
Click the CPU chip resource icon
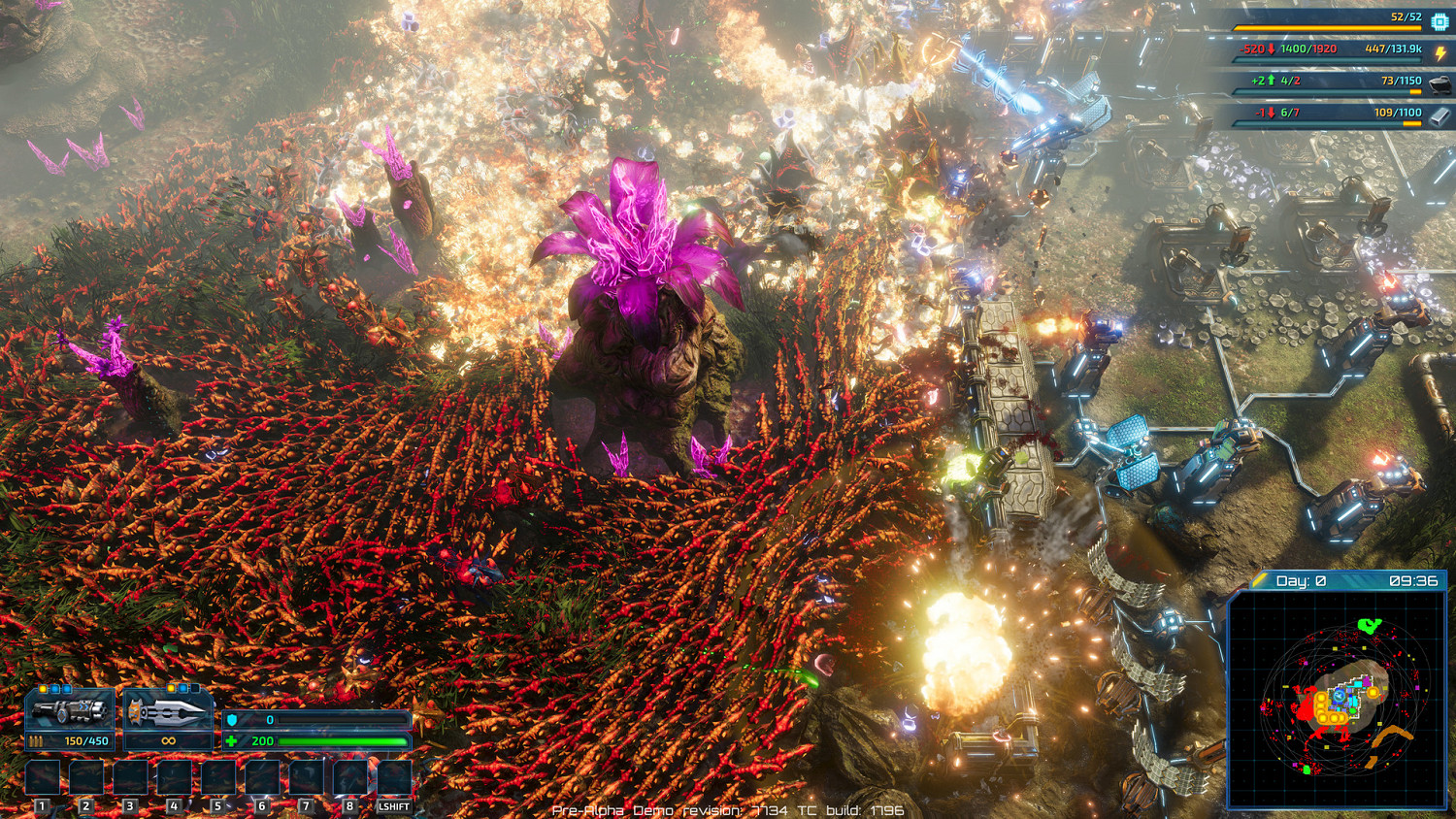click(1439, 21)
